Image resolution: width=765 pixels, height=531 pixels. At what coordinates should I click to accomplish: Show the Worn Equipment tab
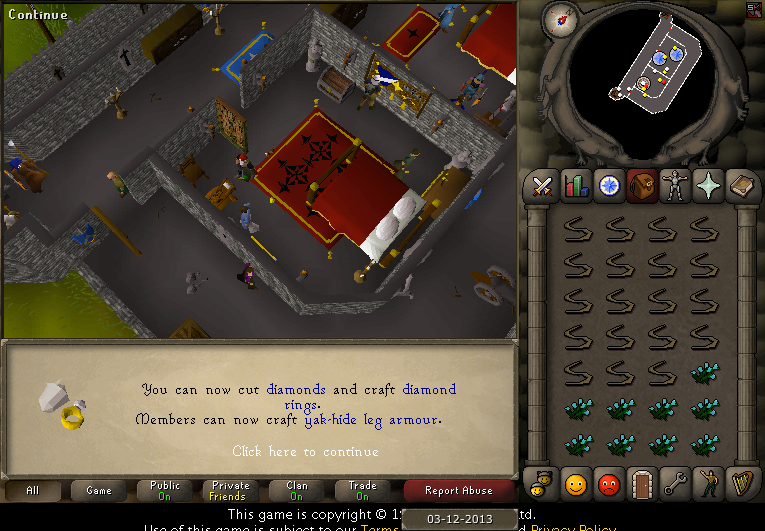[675, 185]
